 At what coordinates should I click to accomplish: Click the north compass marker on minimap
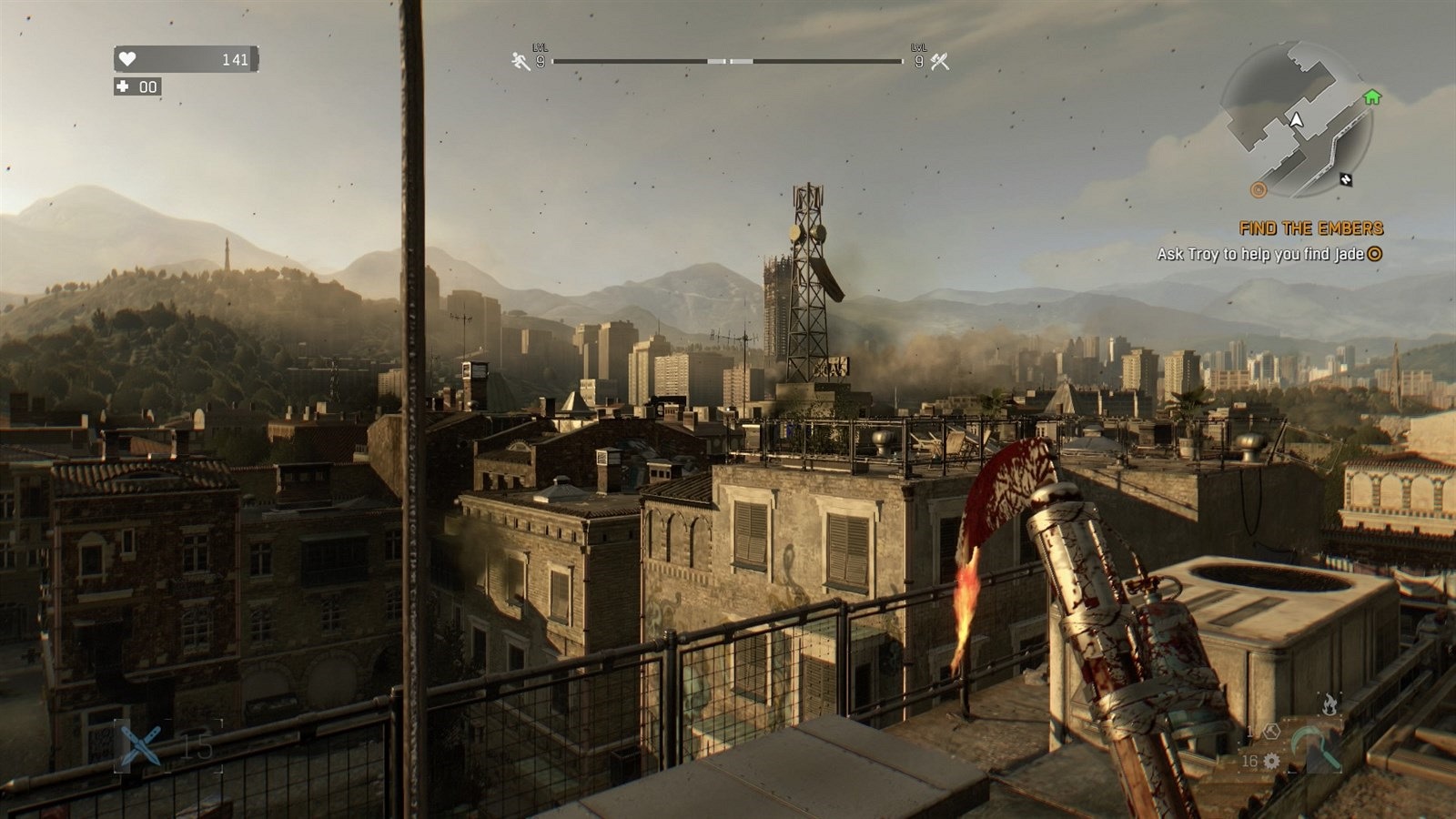(x=1345, y=179)
